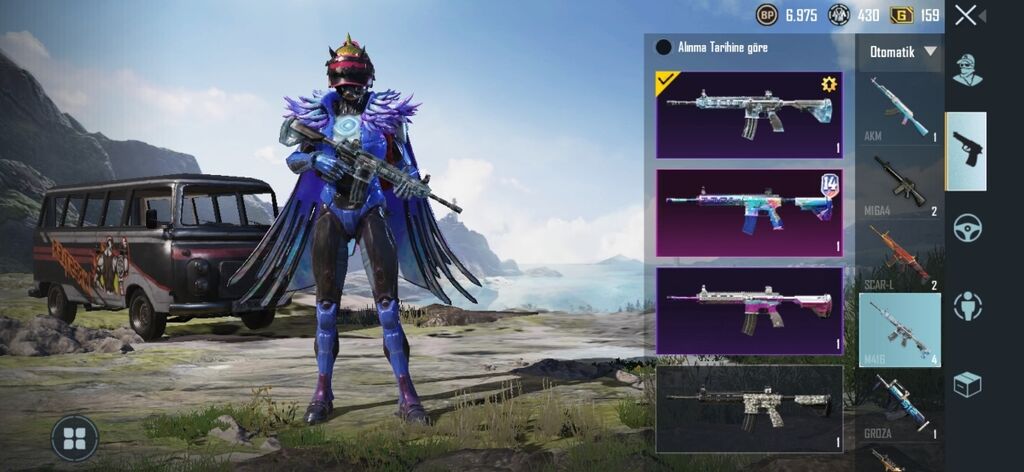The width and height of the screenshot is (1024, 472).
Task: Choose the pink and white M416 skin
Action: (x=749, y=310)
